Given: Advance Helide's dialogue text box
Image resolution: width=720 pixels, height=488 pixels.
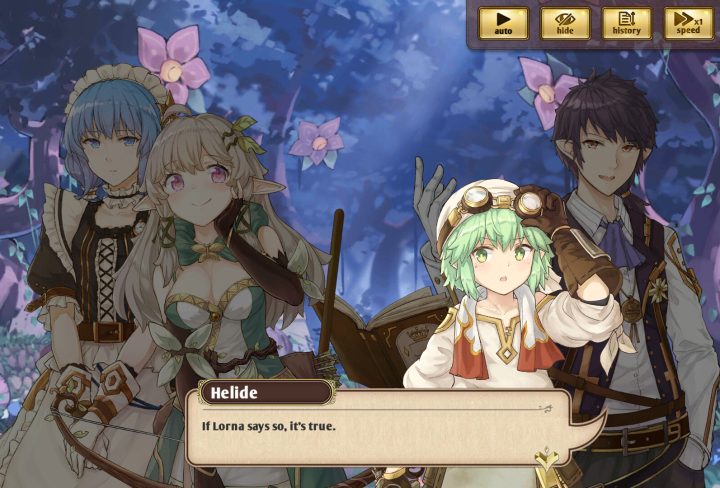Looking at the screenshot, I should (x=380, y=432).
